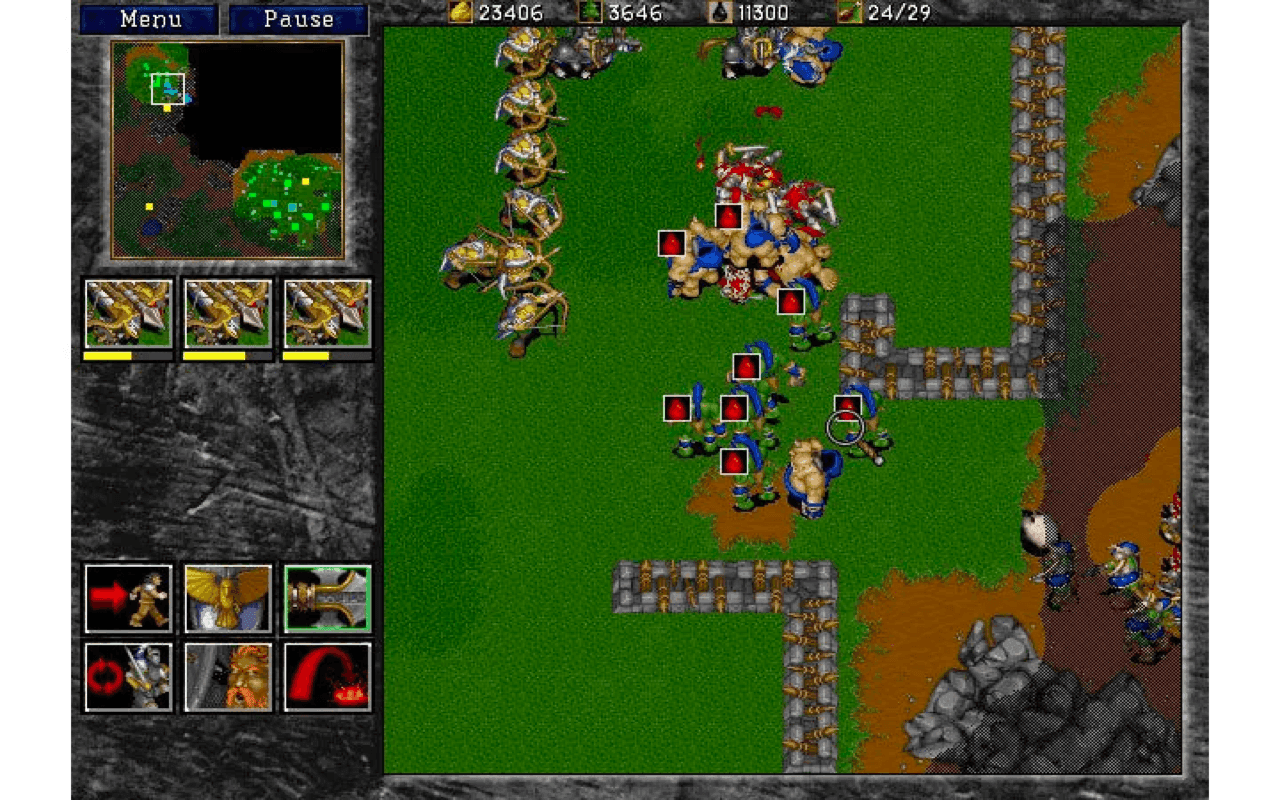Screen dimensions: 1280x800
Task: Click the gold resource coin icon
Action: tap(460, 13)
